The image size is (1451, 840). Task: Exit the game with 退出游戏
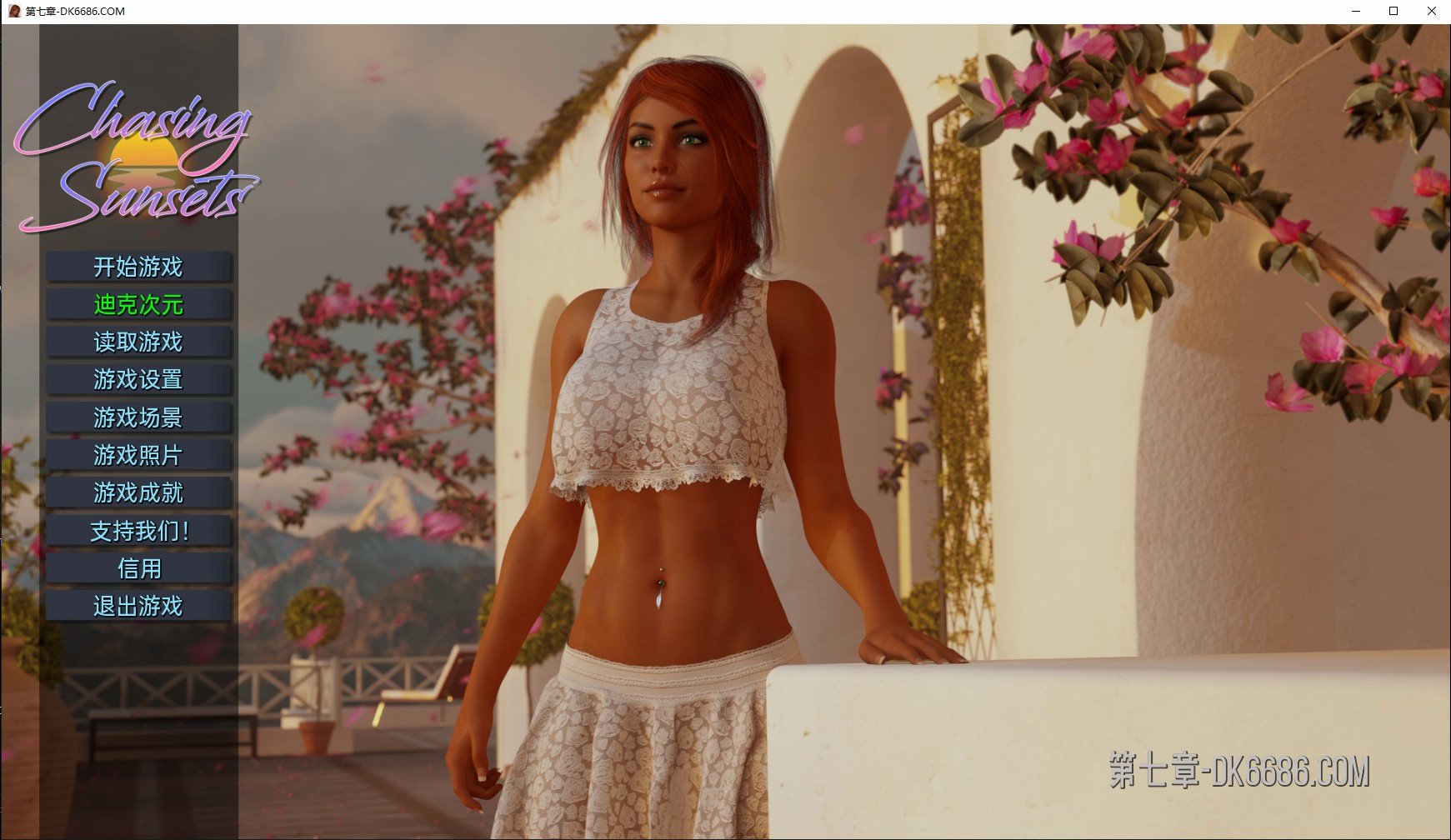click(138, 607)
